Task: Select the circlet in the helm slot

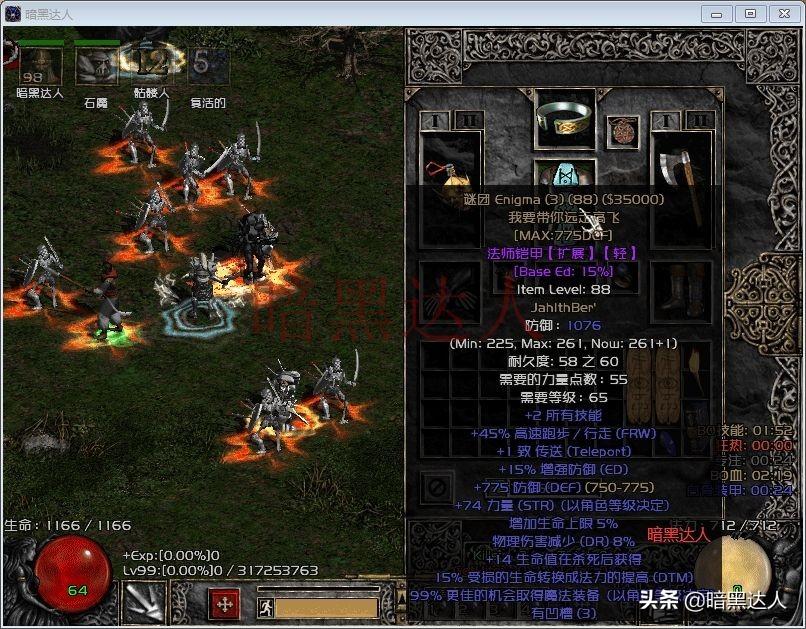Action: 565,119
